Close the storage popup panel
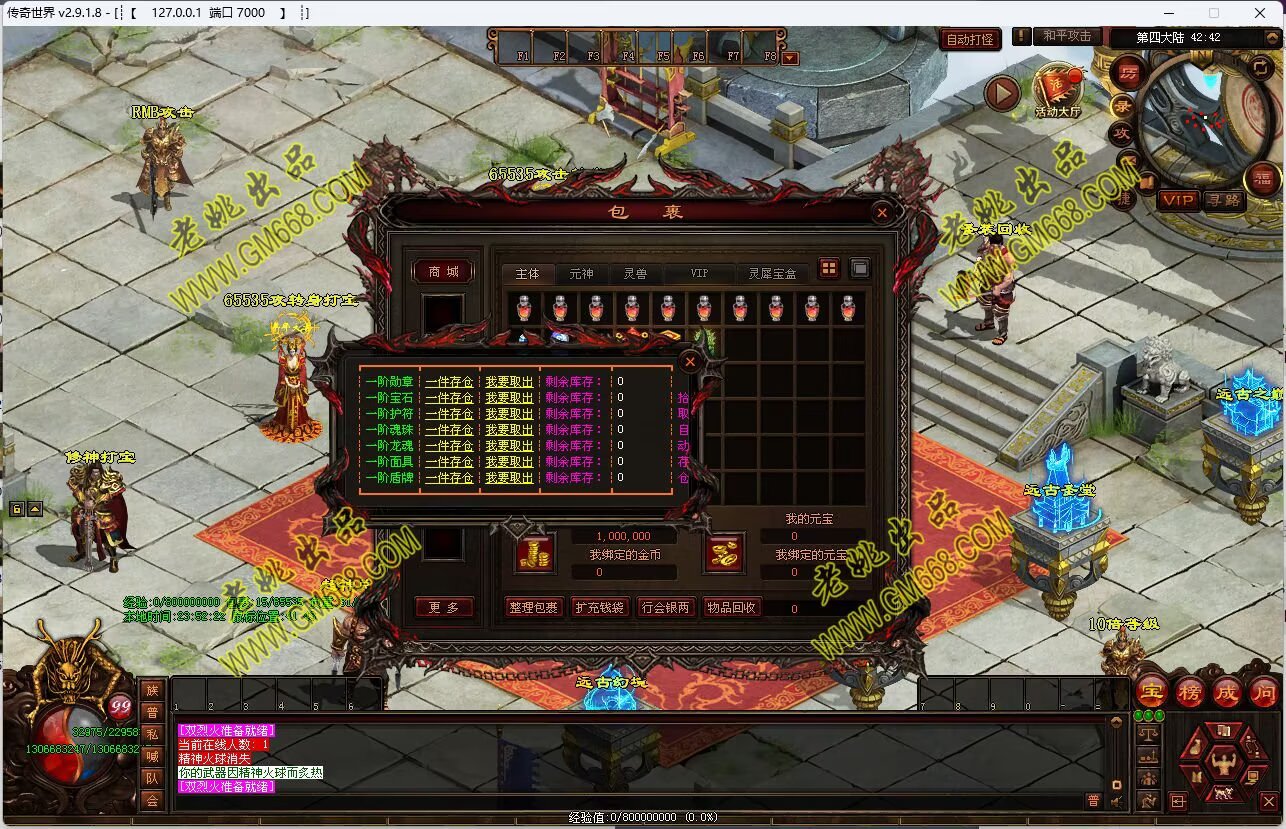Image resolution: width=1286 pixels, height=829 pixels. click(x=689, y=362)
